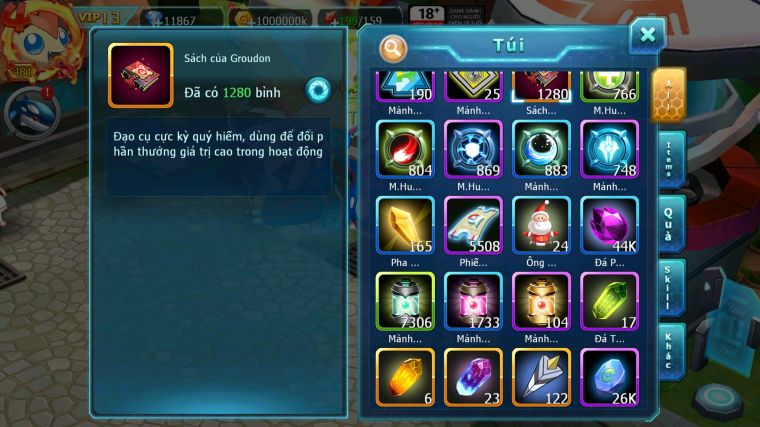Select the pink canister slot with 1733
The image size is (760, 427).
pos(473,301)
